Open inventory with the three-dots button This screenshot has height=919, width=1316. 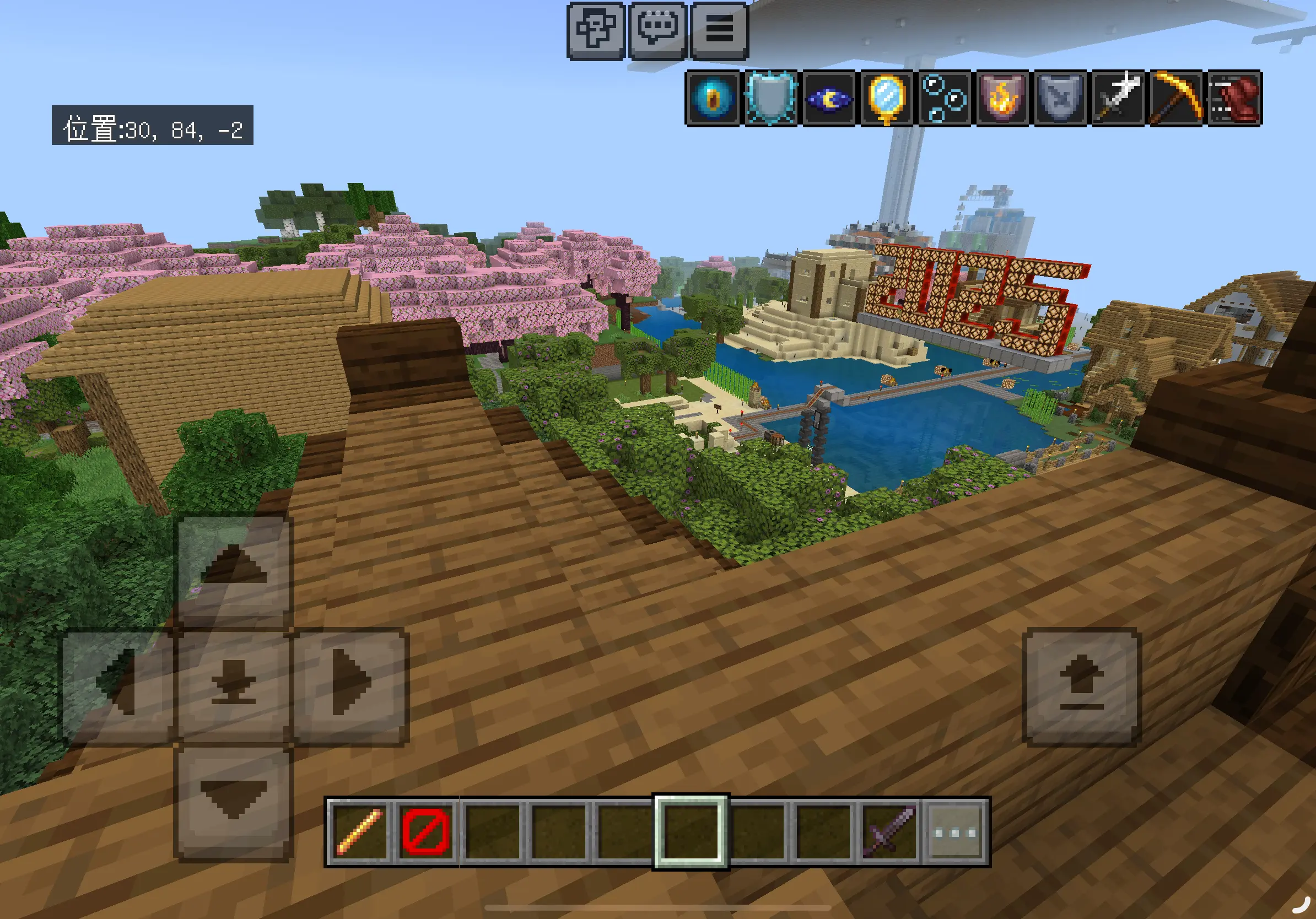click(955, 831)
